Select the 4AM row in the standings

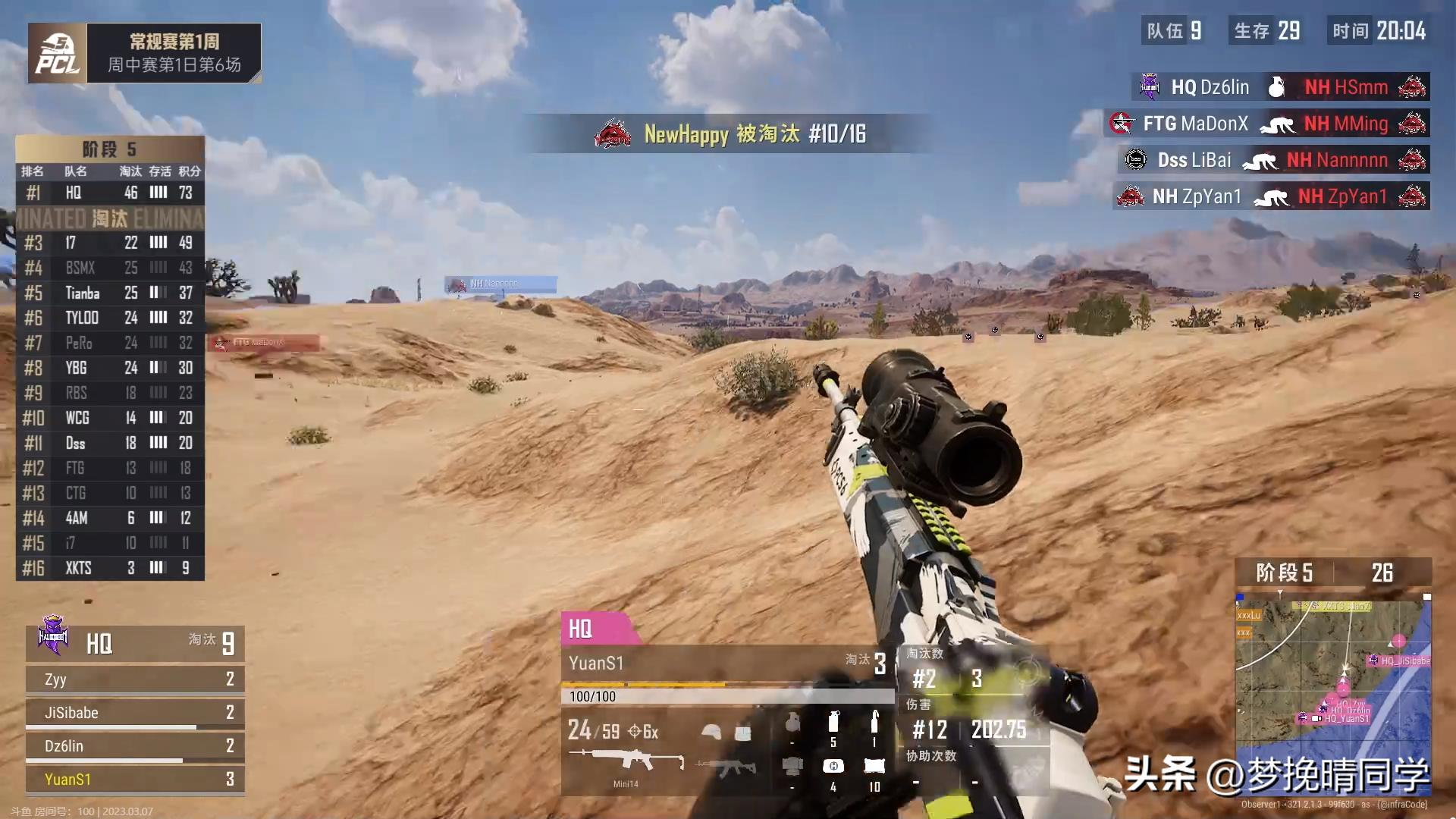[110, 518]
